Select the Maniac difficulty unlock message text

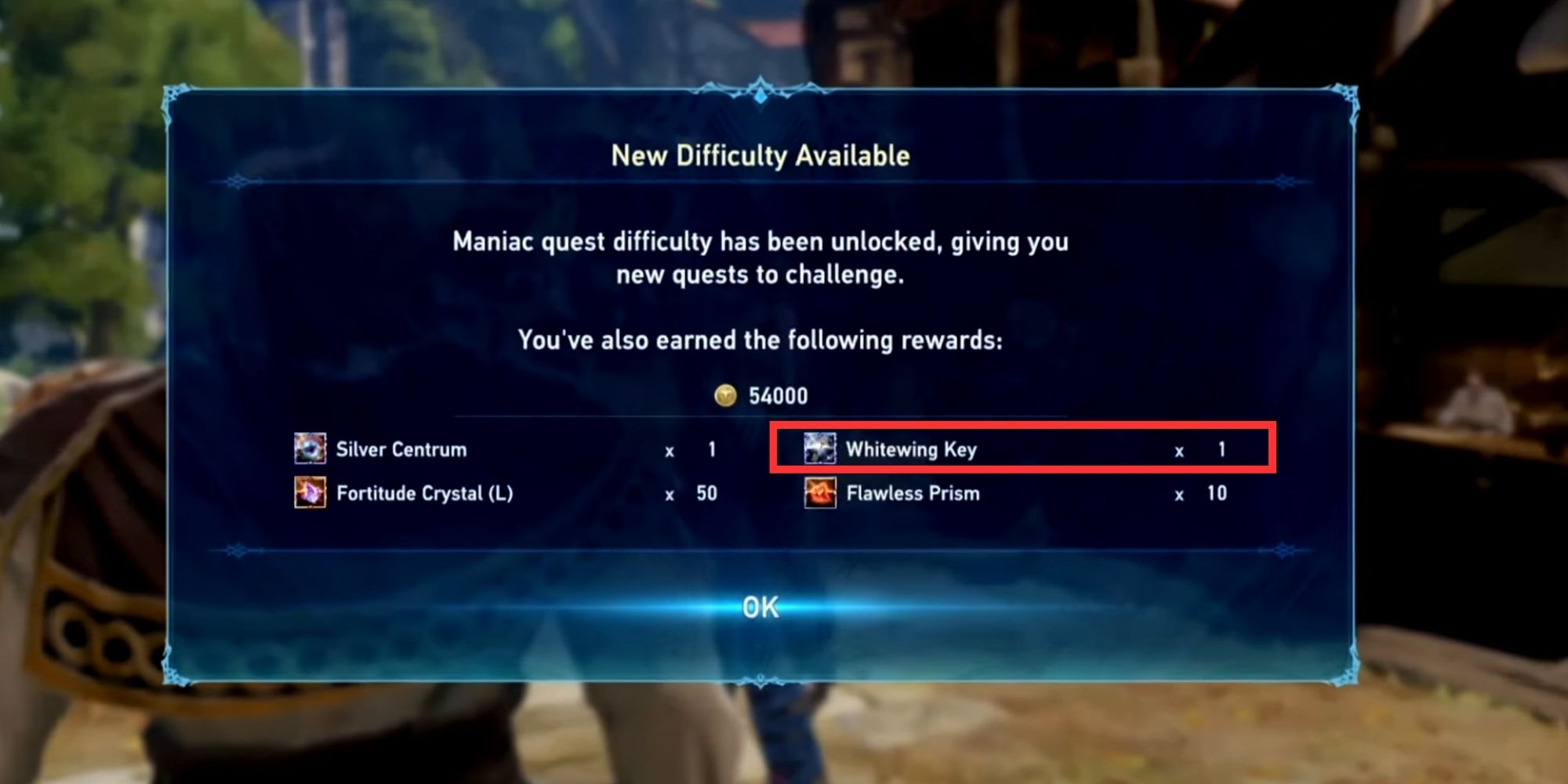(760, 259)
